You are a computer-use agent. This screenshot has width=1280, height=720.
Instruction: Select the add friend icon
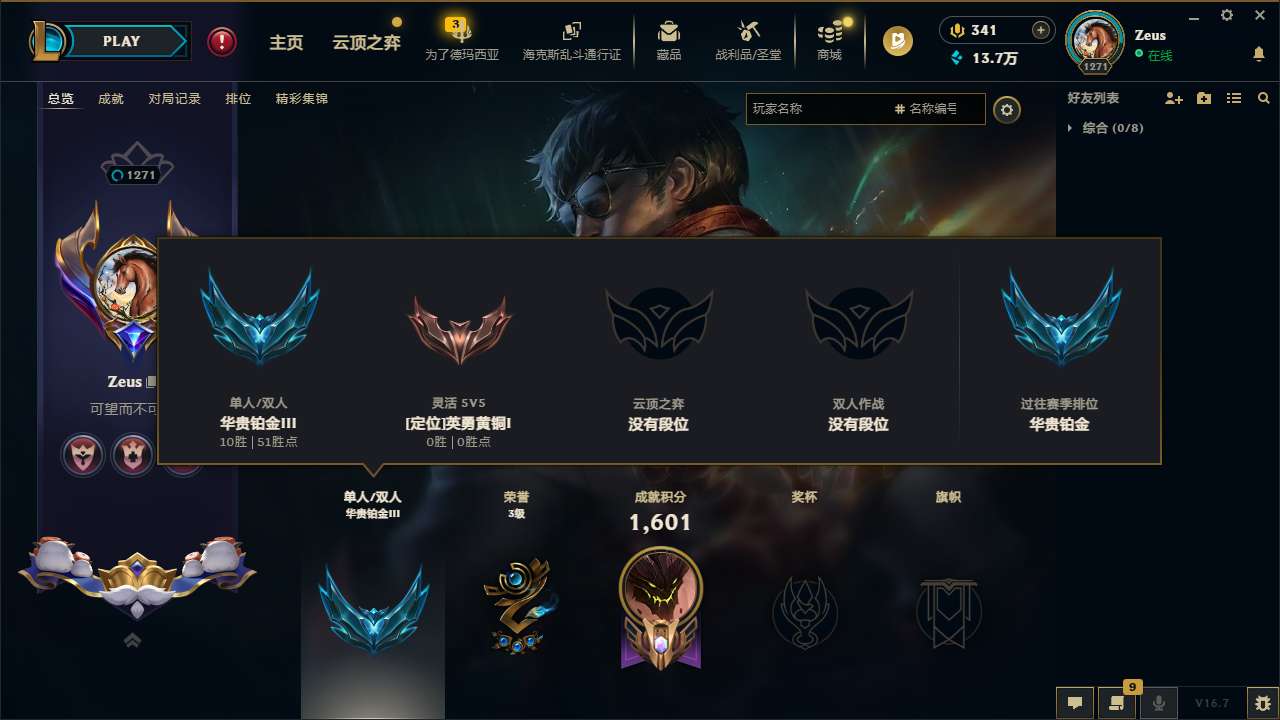[1173, 97]
